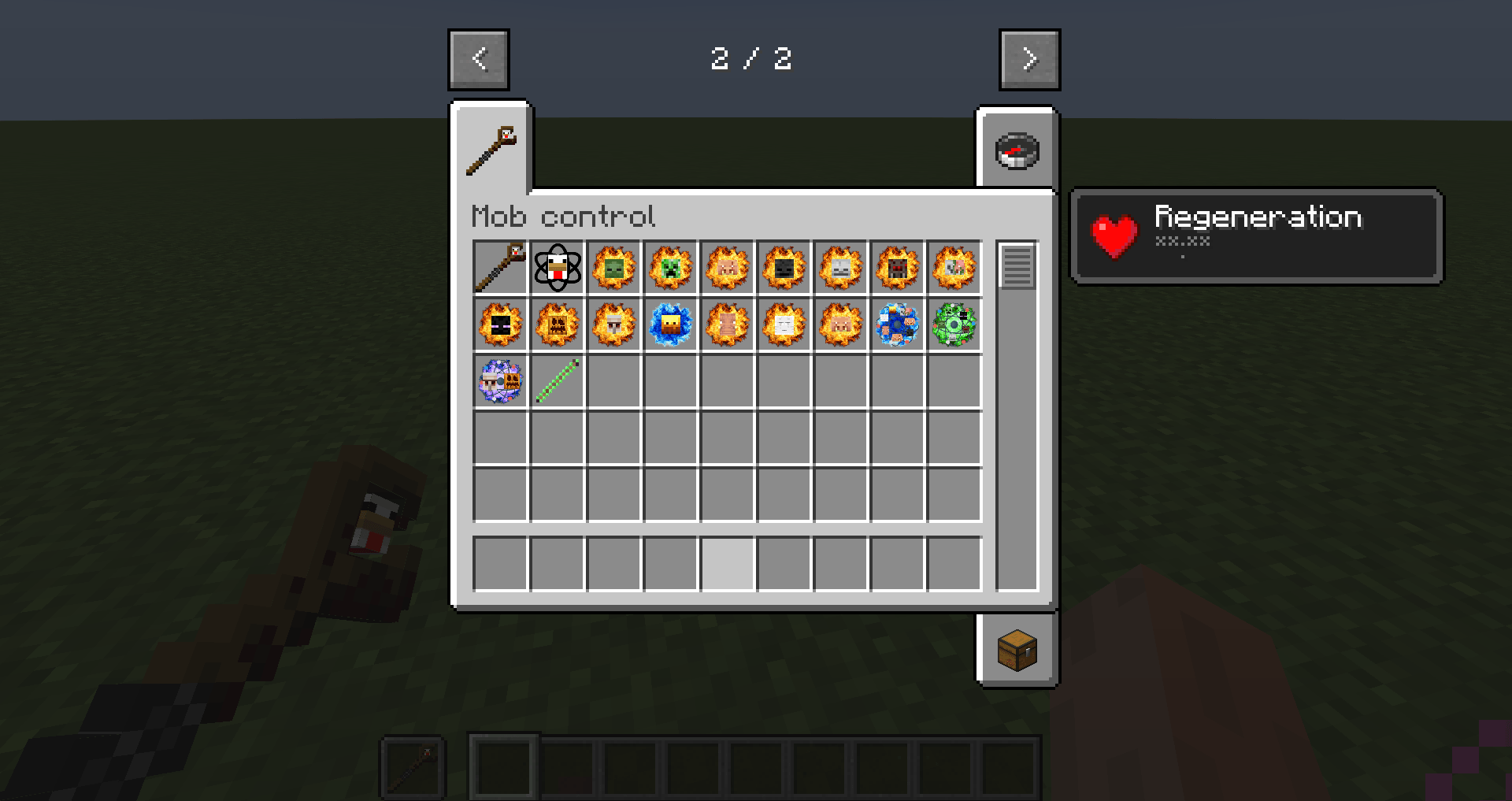Select the flaming zombie soul orb

pos(613,268)
